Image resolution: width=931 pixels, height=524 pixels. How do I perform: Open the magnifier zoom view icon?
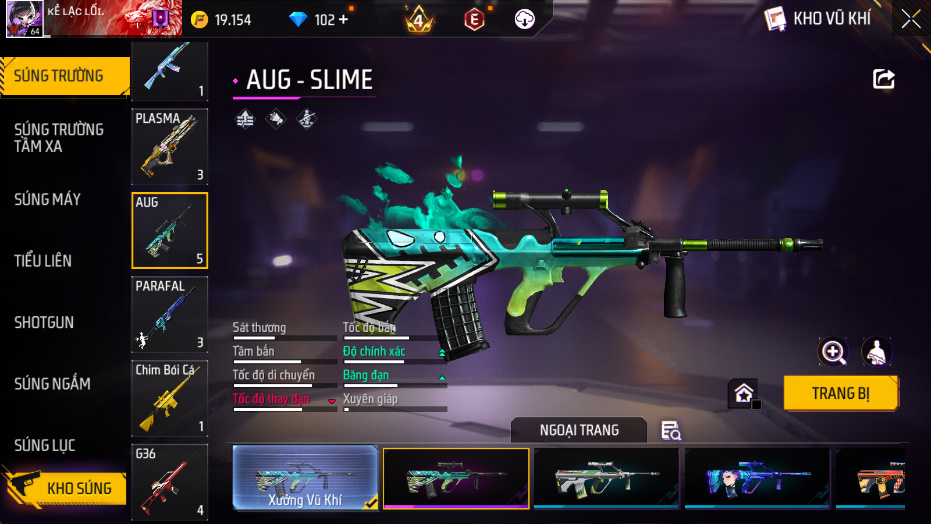833,352
